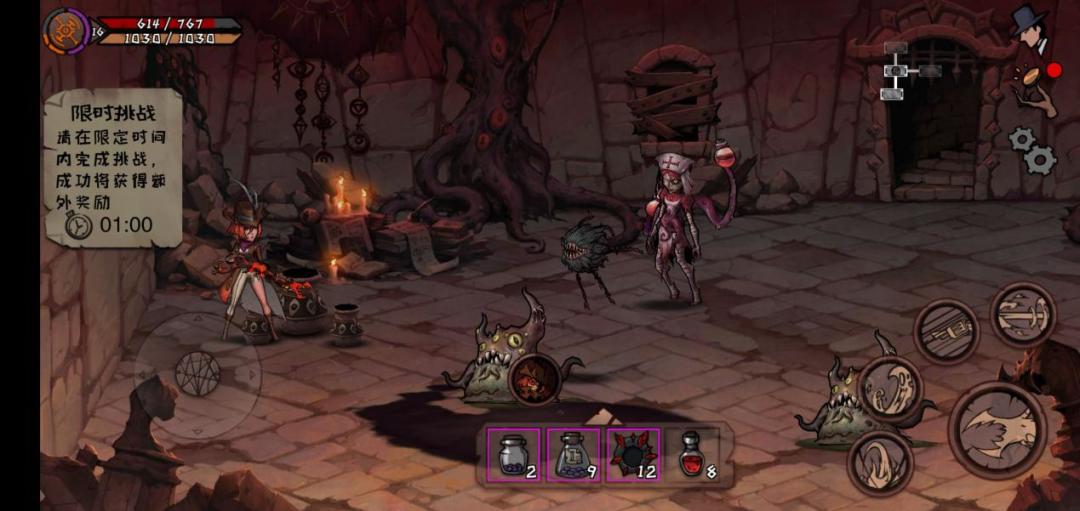Screen dimensions: 1080x511
Task: Select the spiked black bomb slot
Action: pyautogui.click(x=633, y=455)
